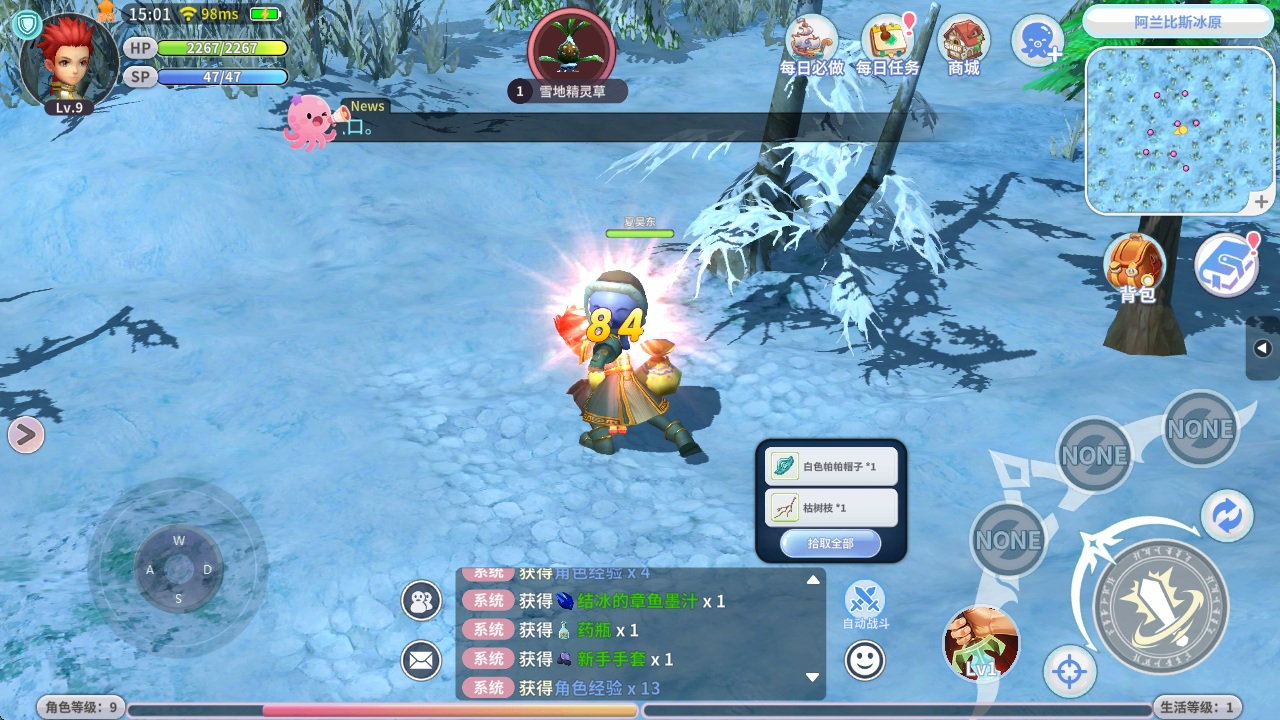Viewport: 1280px width, 720px height.
Task: Open the emoji smiley panel
Action: [865, 659]
